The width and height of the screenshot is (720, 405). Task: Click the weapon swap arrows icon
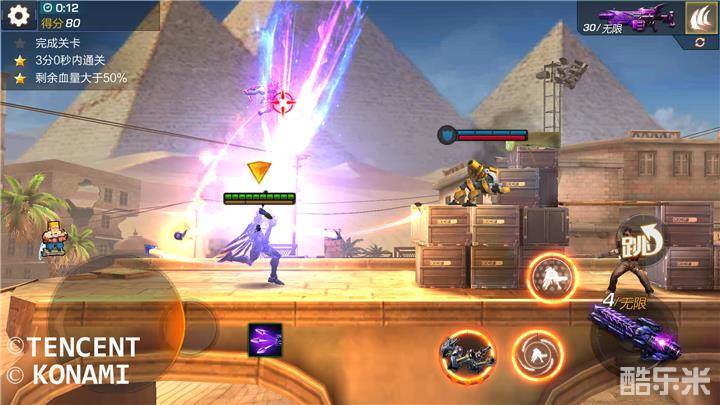point(699,43)
